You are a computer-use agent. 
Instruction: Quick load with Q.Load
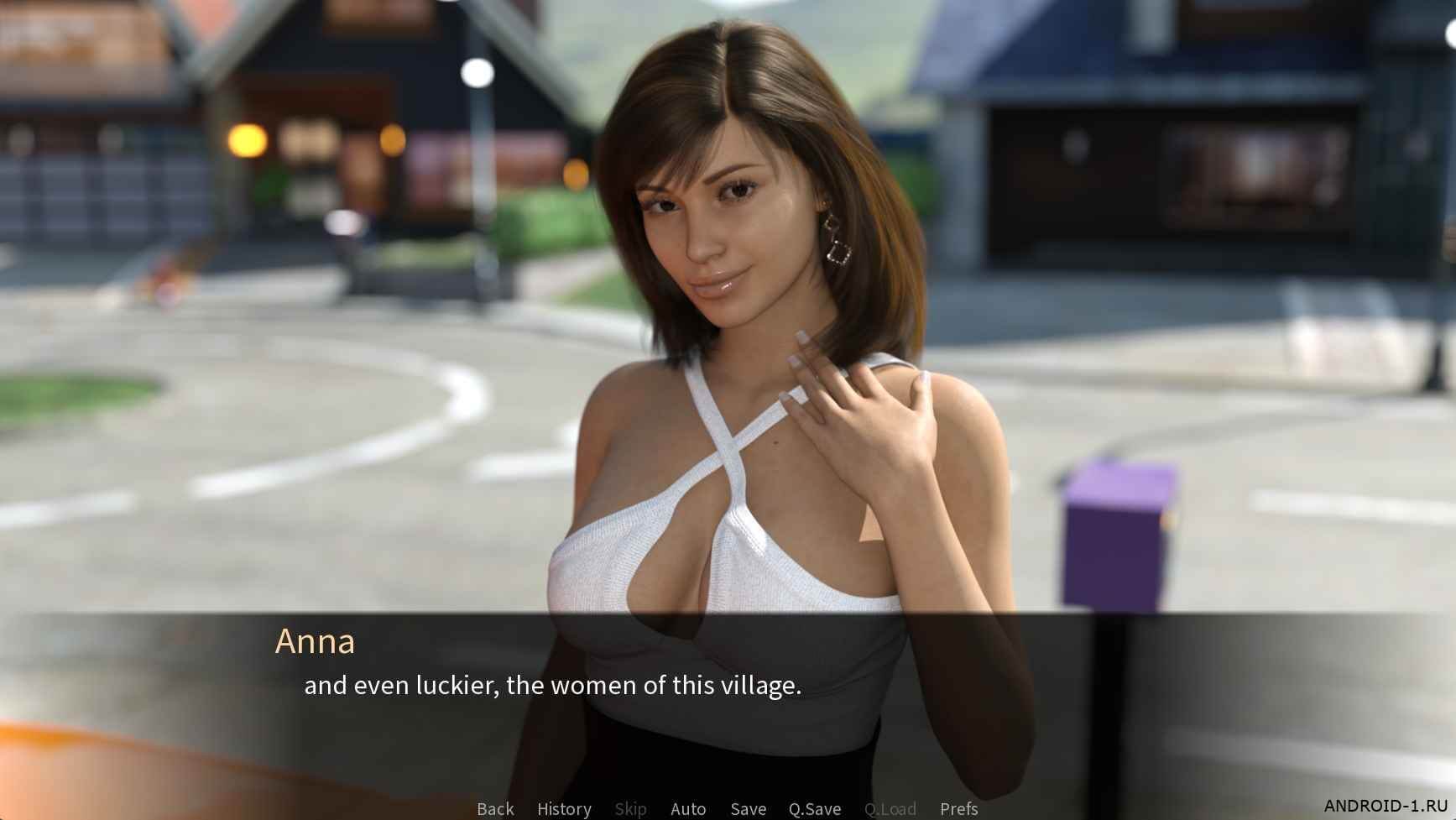tap(890, 808)
